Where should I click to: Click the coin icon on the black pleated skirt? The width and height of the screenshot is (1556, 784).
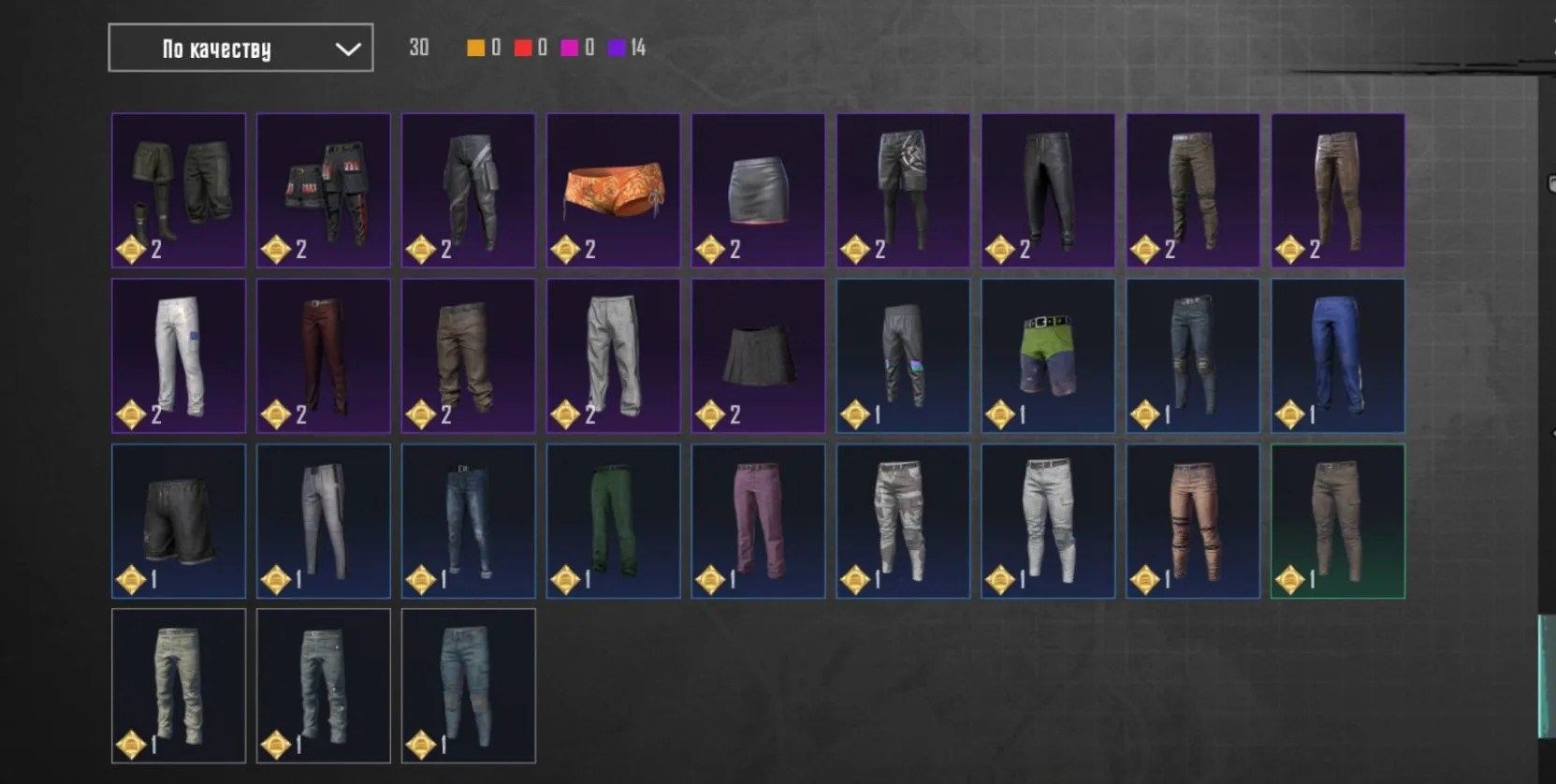point(710,412)
